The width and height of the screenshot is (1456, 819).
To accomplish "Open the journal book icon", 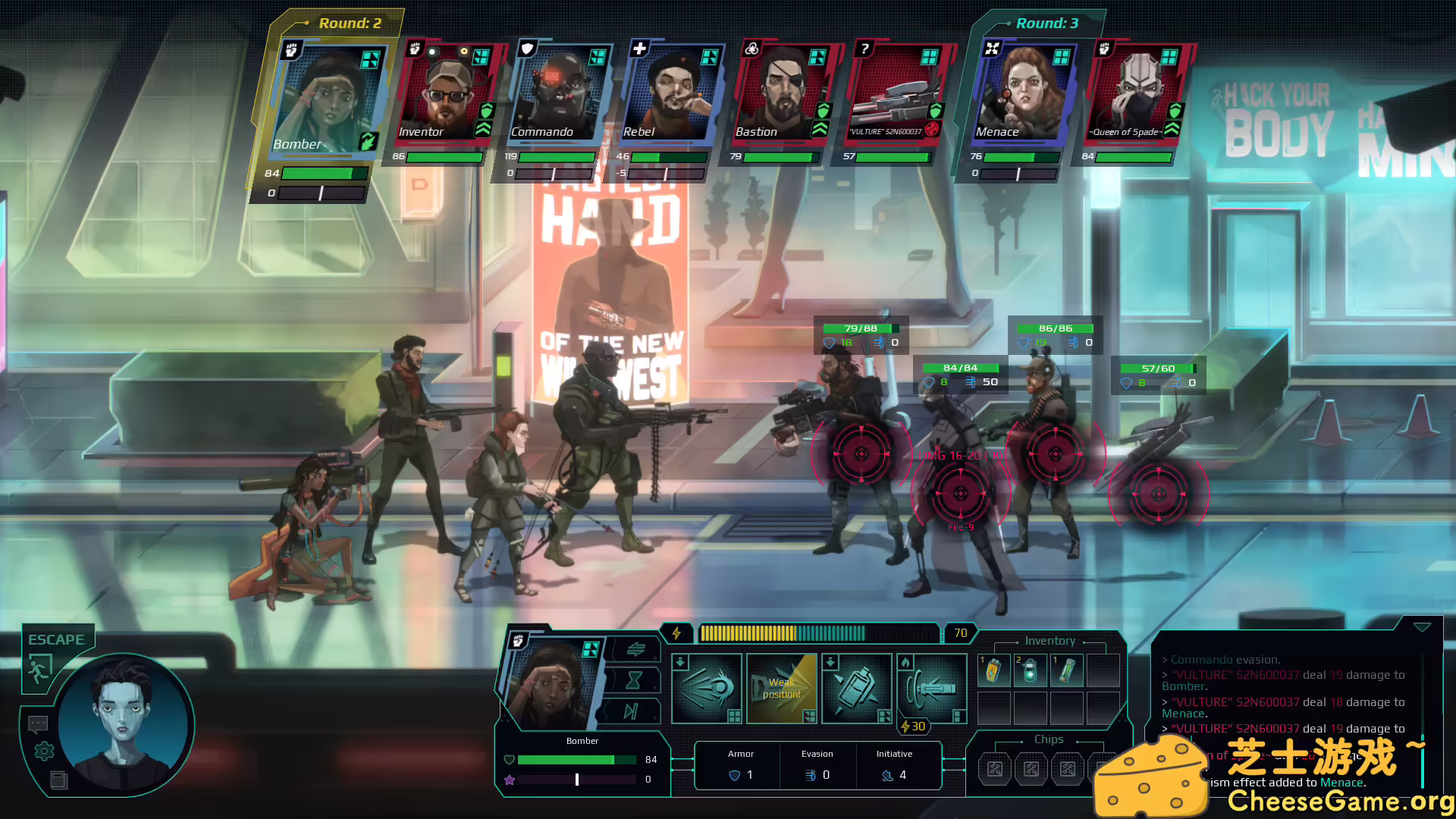I will (58, 780).
